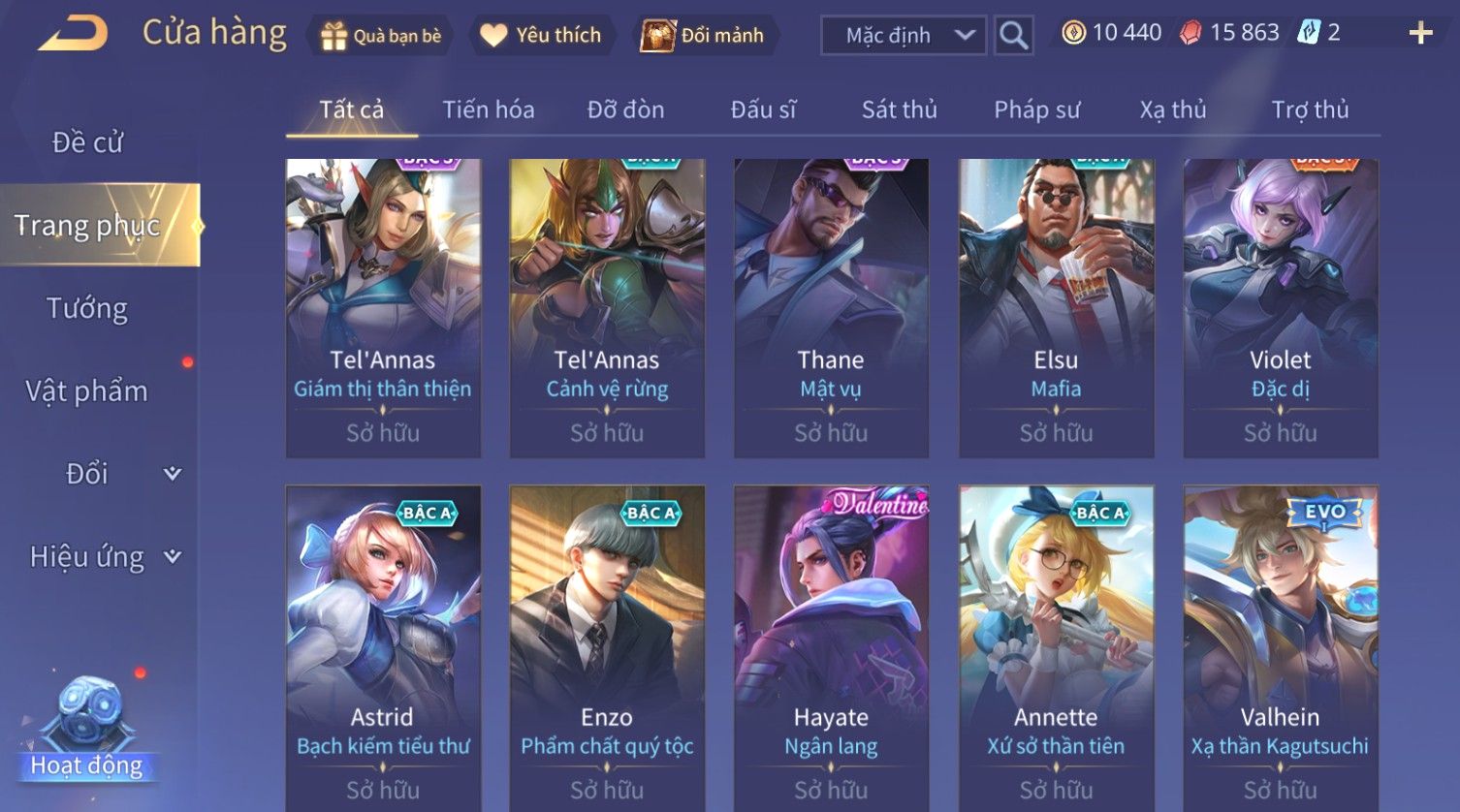Show the Sát thủ skins tab

[899, 109]
